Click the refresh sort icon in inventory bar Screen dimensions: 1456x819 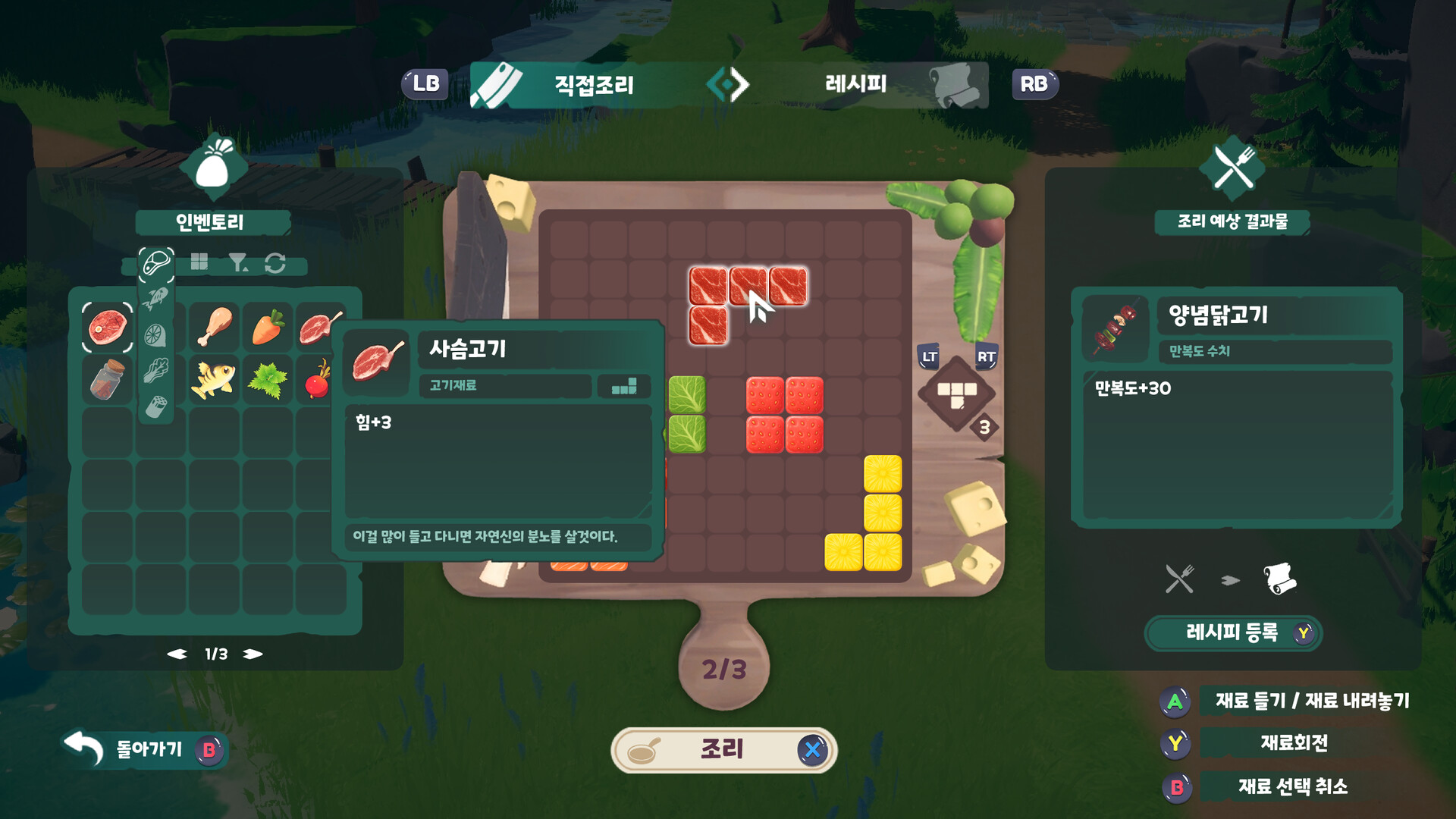coord(276,263)
